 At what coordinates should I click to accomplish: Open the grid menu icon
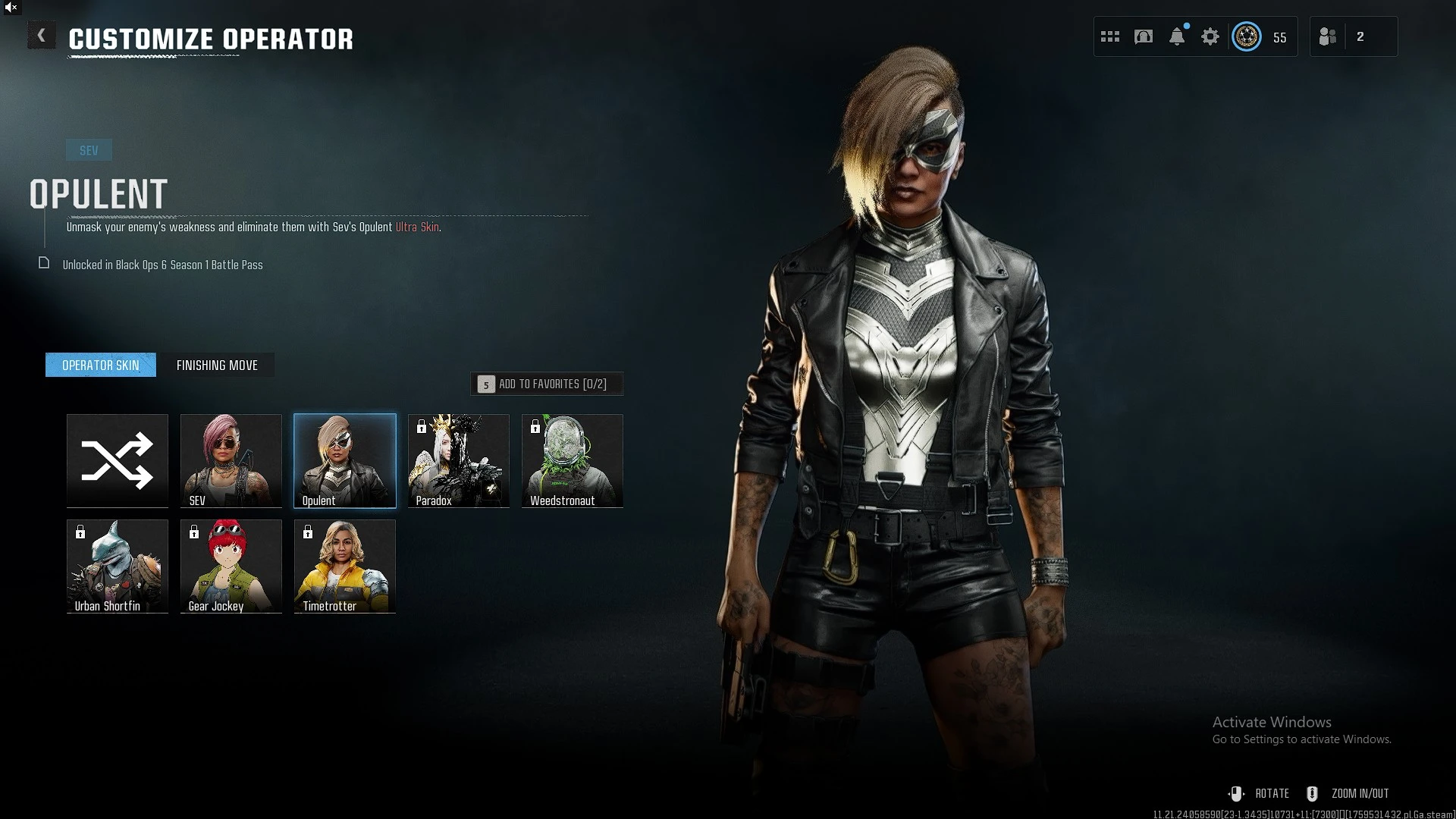point(1110,36)
